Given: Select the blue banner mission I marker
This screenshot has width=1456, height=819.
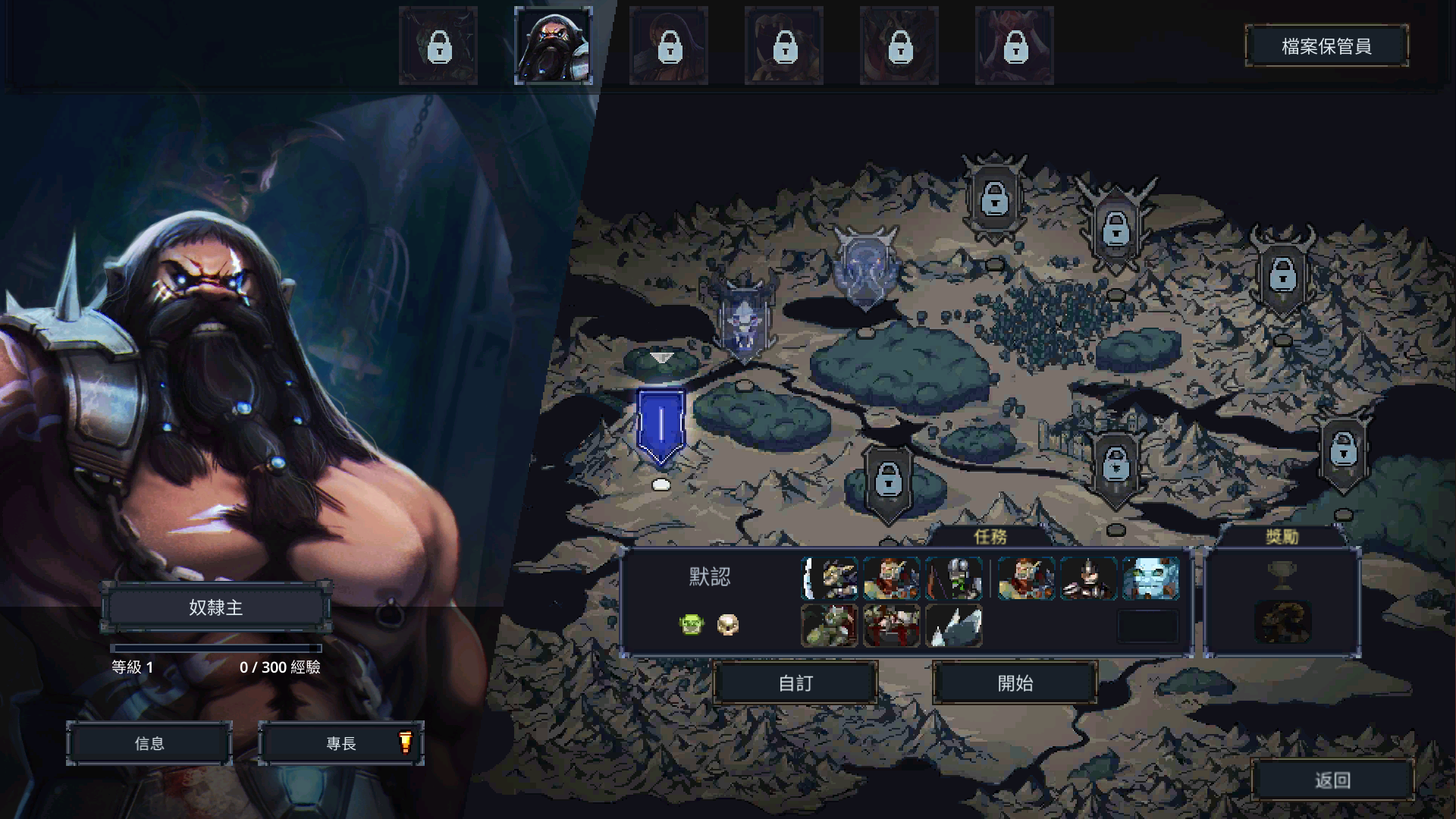Looking at the screenshot, I should pyautogui.click(x=661, y=425).
